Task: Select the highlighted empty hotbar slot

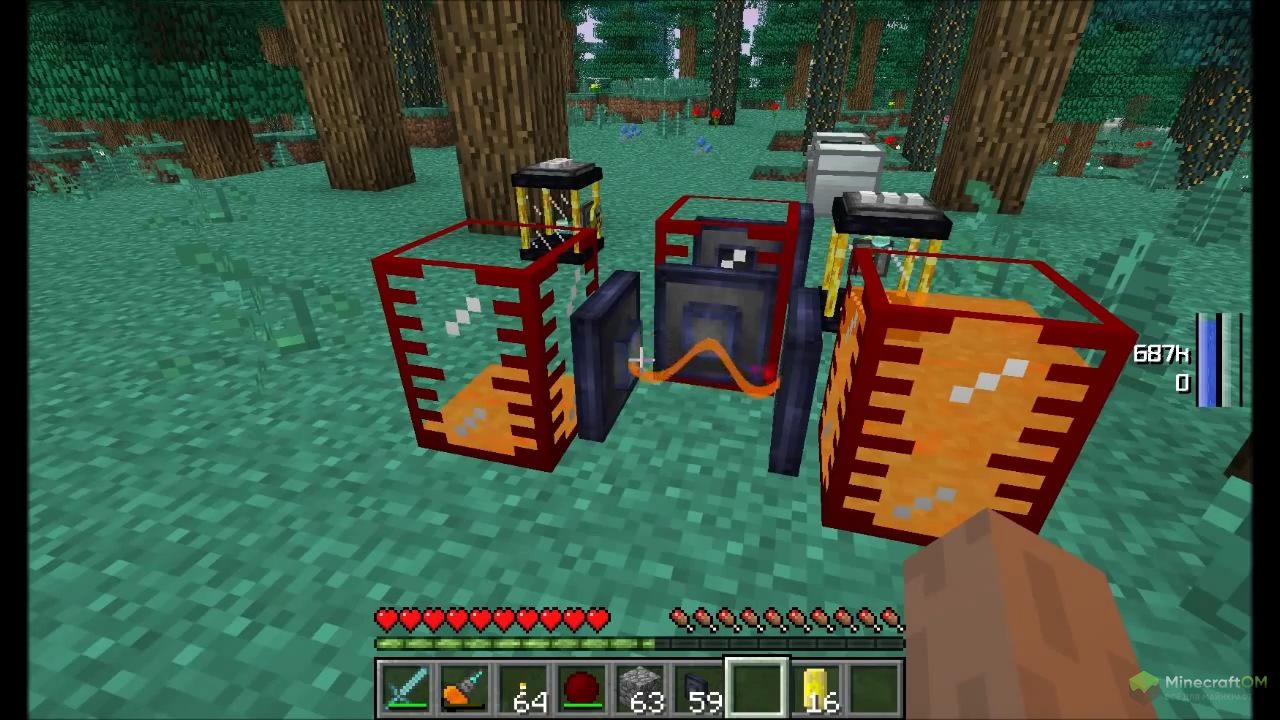Action: (x=757, y=689)
